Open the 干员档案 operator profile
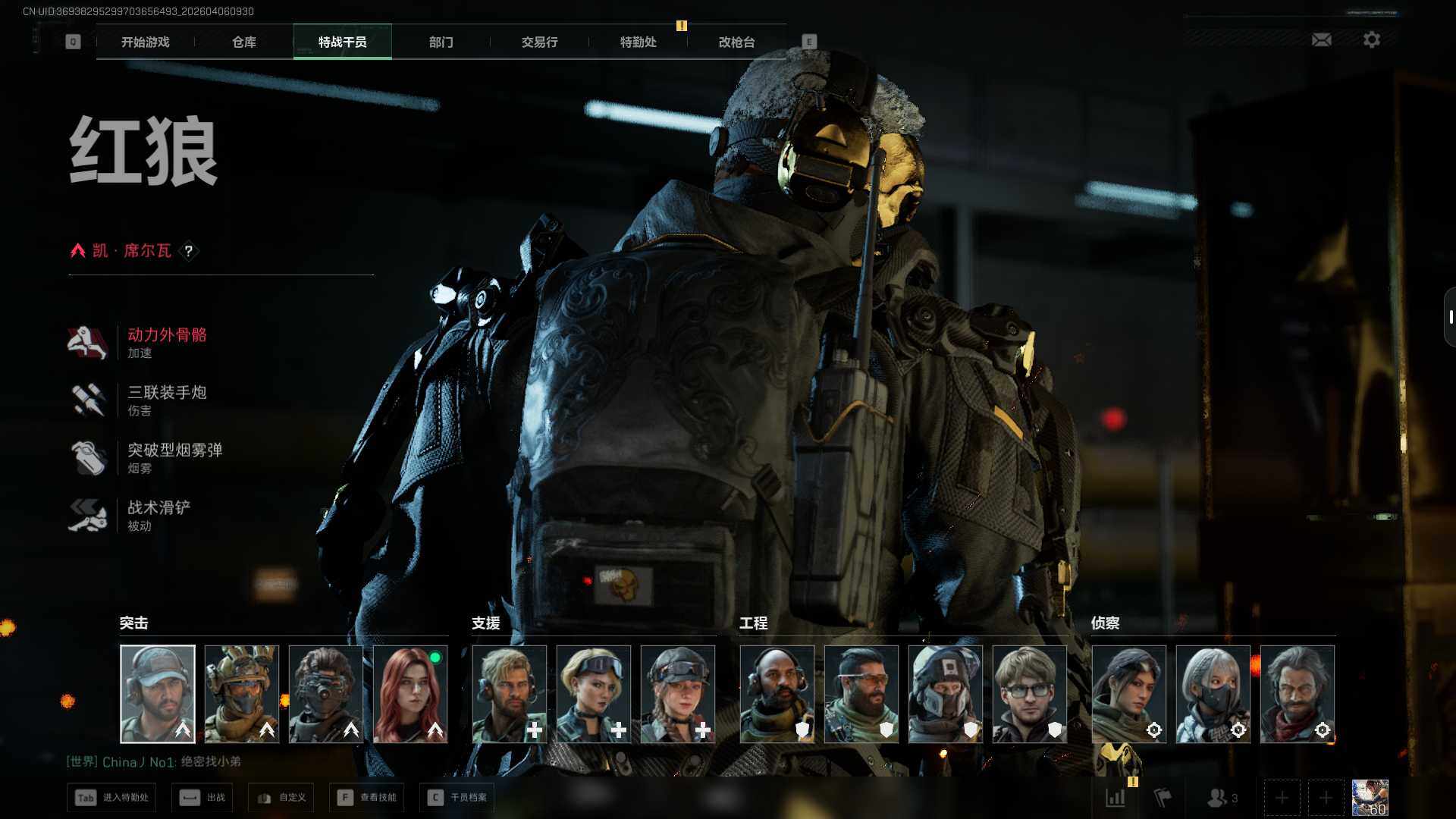The height and width of the screenshot is (819, 1456). point(457,798)
